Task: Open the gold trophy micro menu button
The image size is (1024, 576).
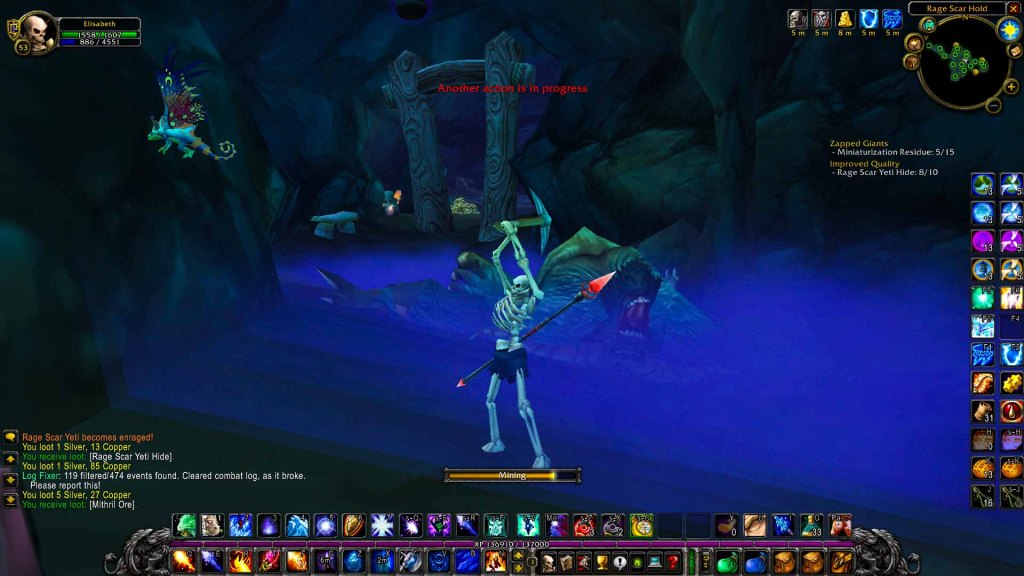Action: tap(602, 562)
